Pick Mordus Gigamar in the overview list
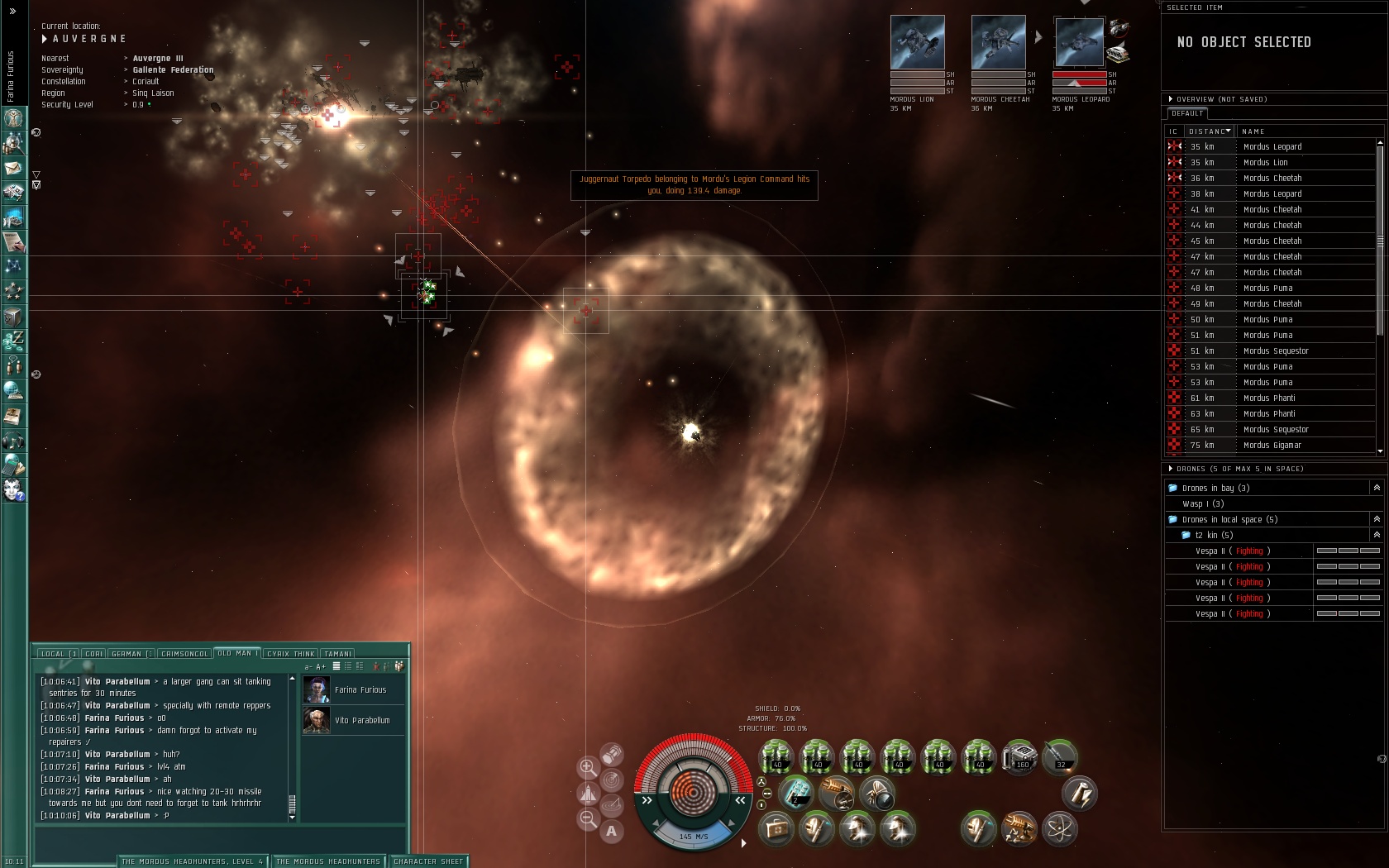 point(1272,446)
